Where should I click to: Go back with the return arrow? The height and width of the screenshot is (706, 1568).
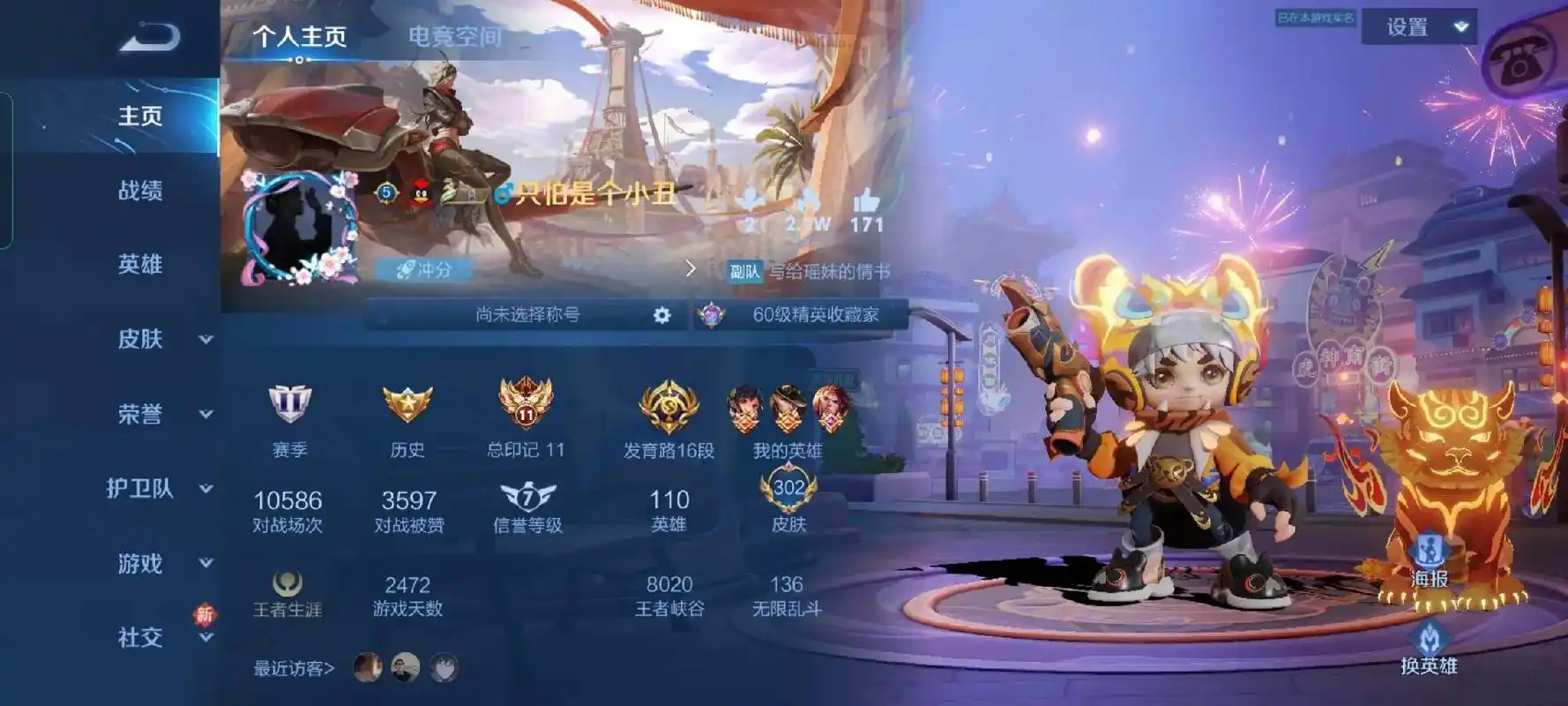[x=150, y=37]
